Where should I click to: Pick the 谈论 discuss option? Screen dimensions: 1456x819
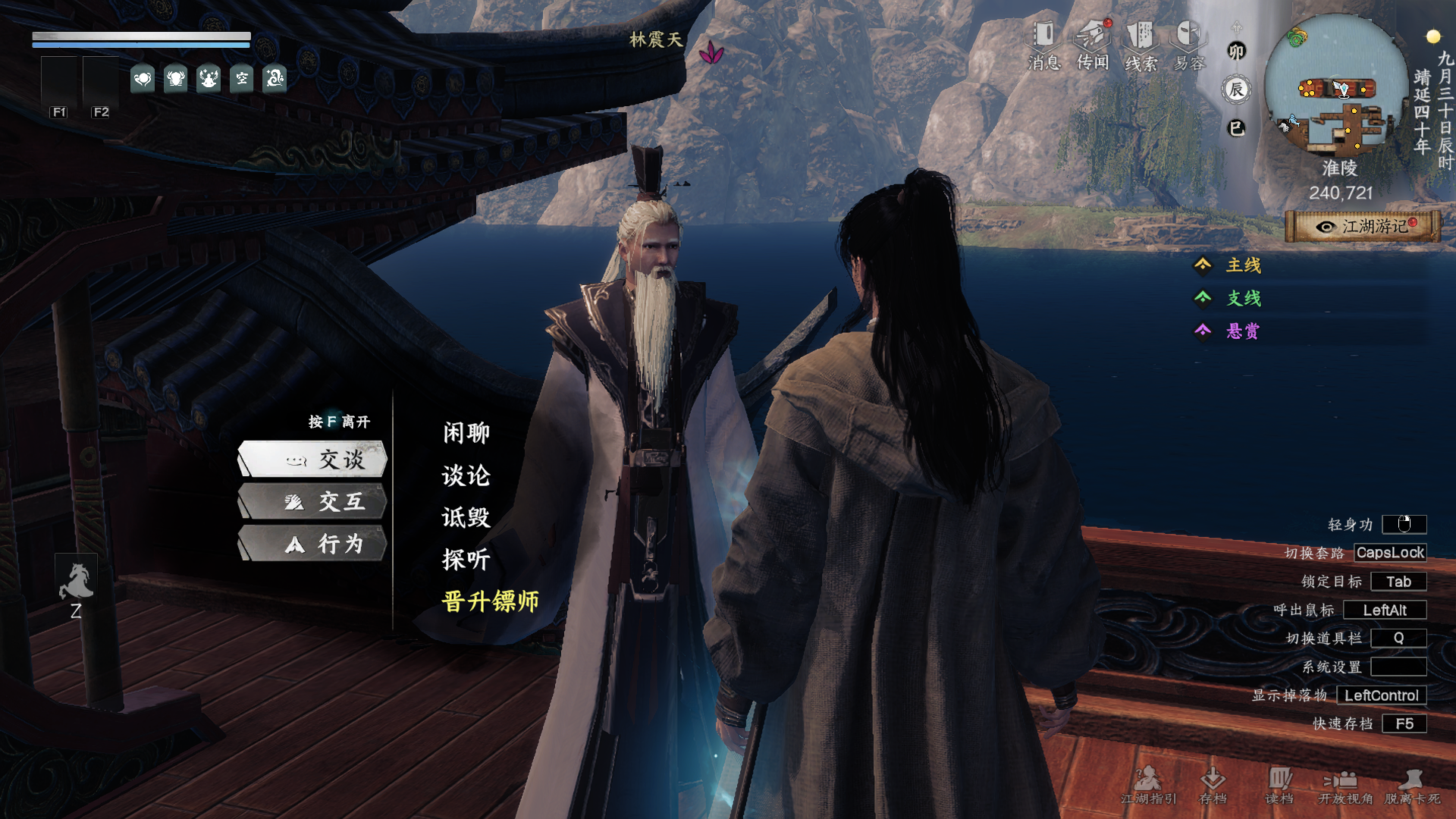point(466,475)
